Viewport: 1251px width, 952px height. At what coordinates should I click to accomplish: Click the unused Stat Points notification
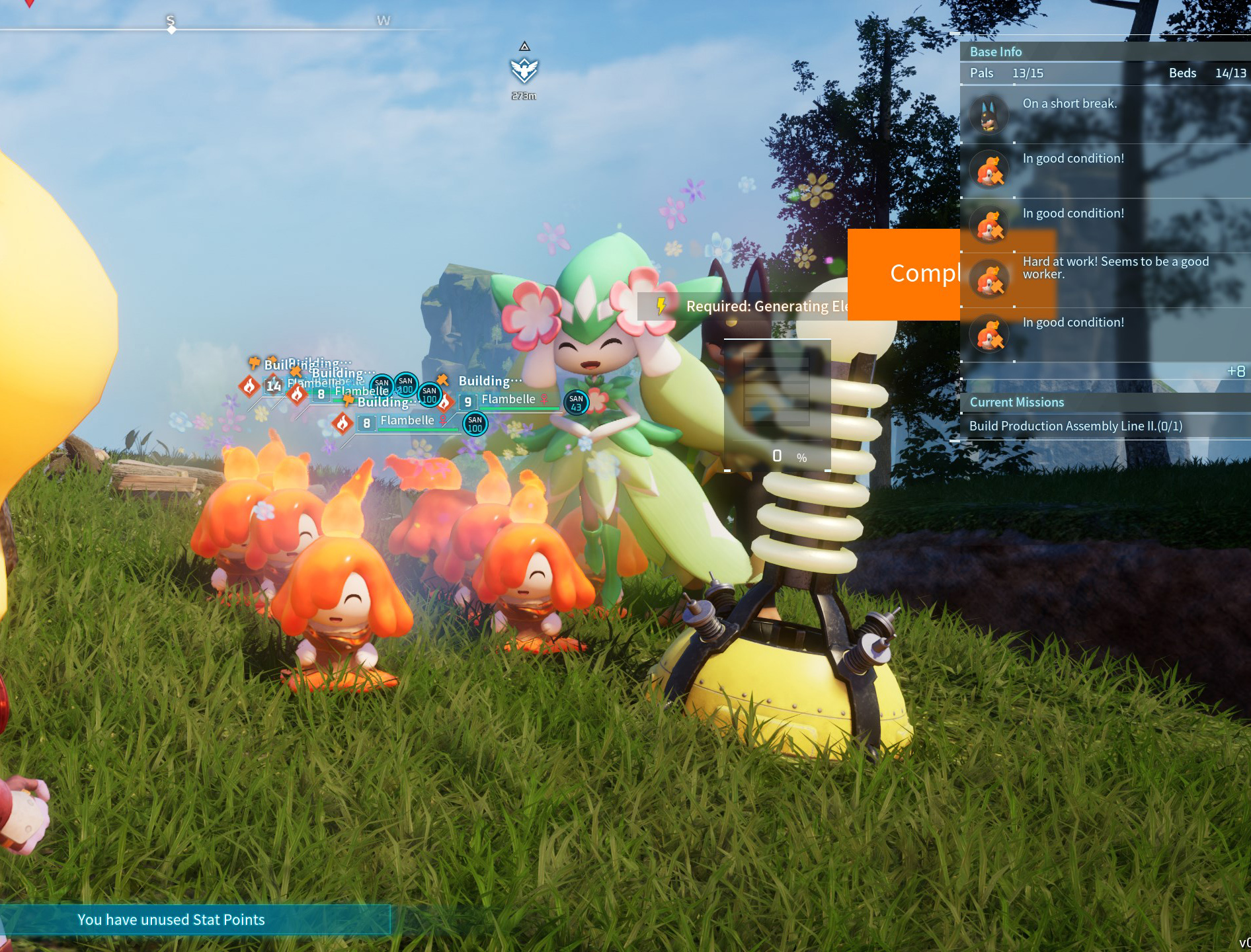pos(171,920)
